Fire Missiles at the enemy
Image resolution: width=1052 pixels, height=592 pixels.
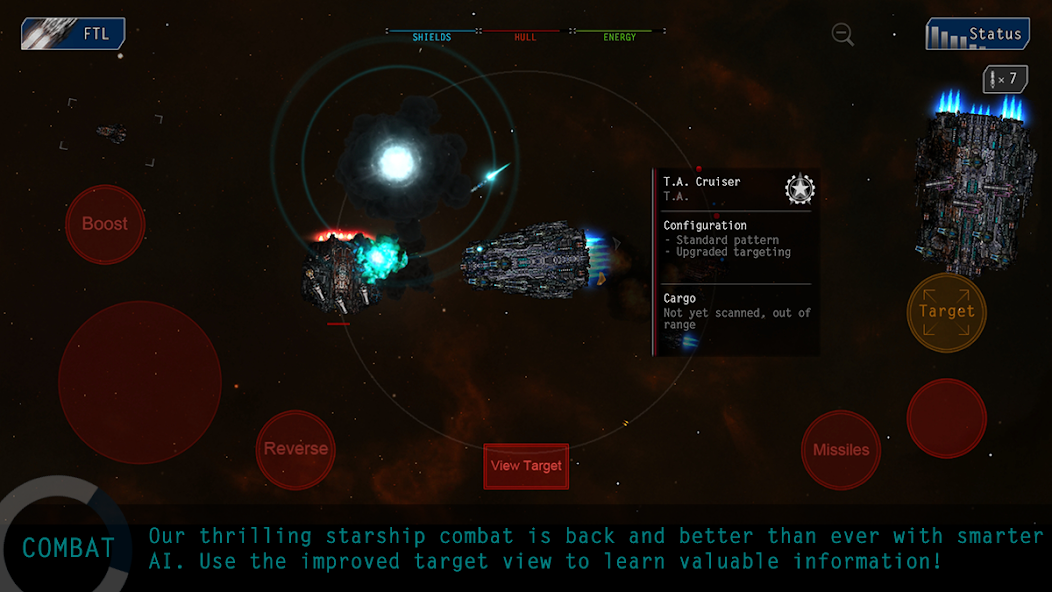point(841,450)
